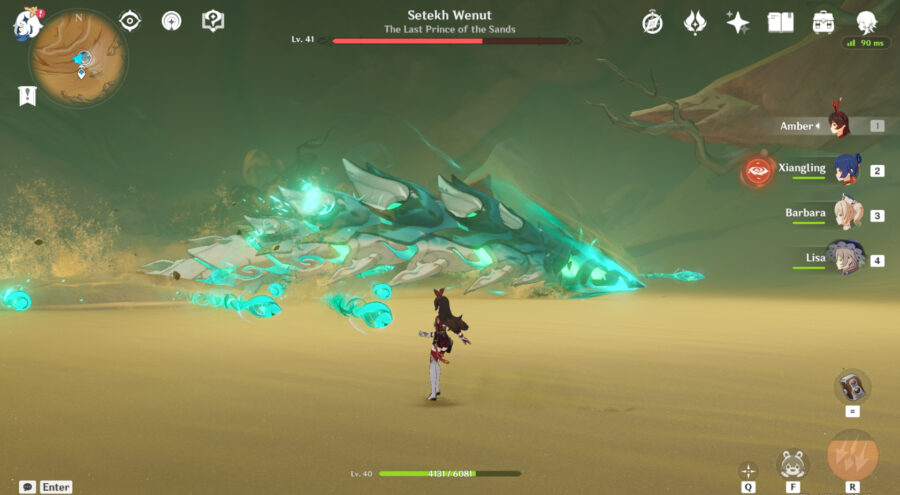Activate Amber's Baron Bunny skill
This screenshot has height=495, width=900.
[x=792, y=463]
